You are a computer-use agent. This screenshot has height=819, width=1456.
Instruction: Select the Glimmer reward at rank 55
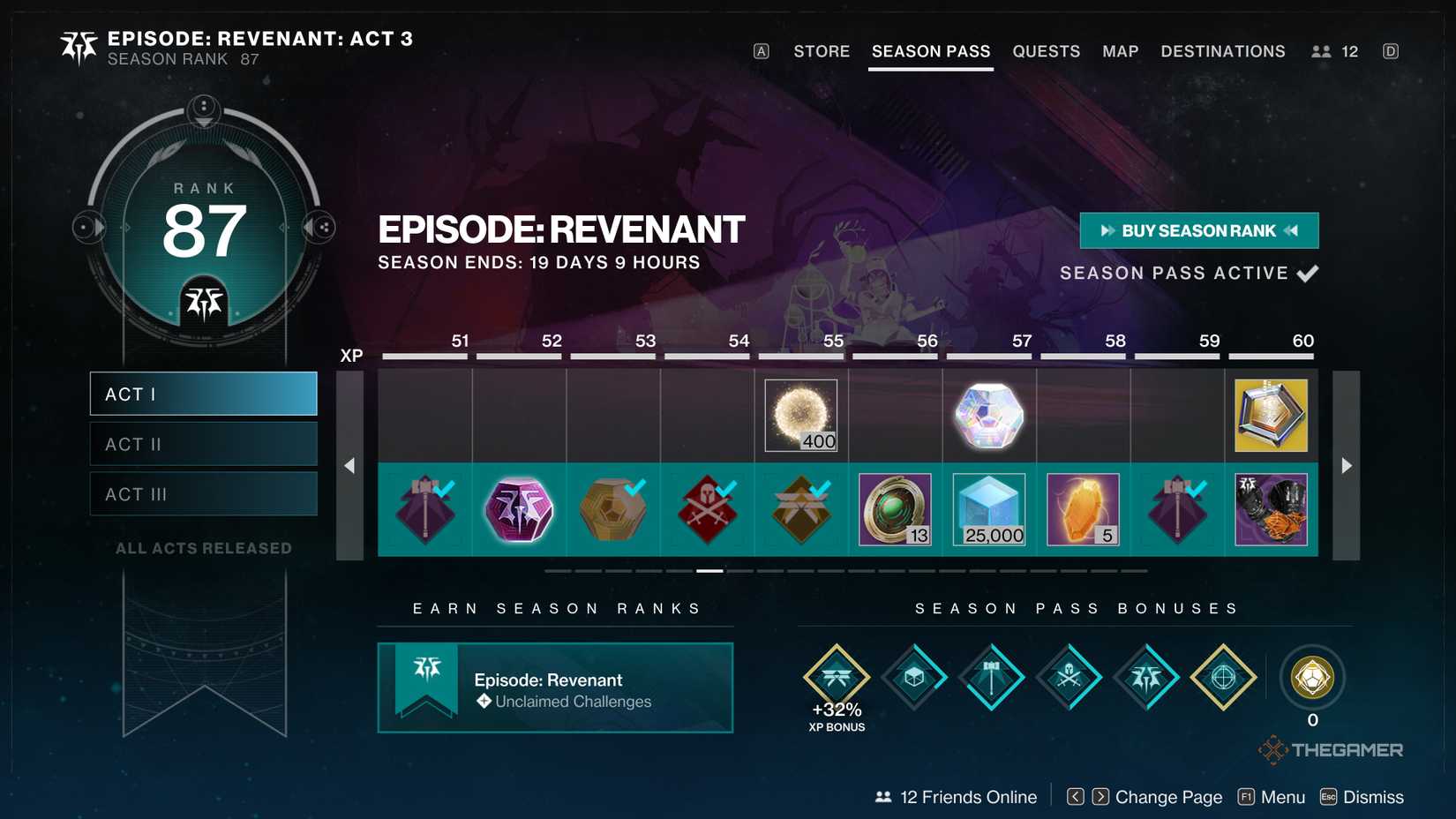[x=799, y=415]
